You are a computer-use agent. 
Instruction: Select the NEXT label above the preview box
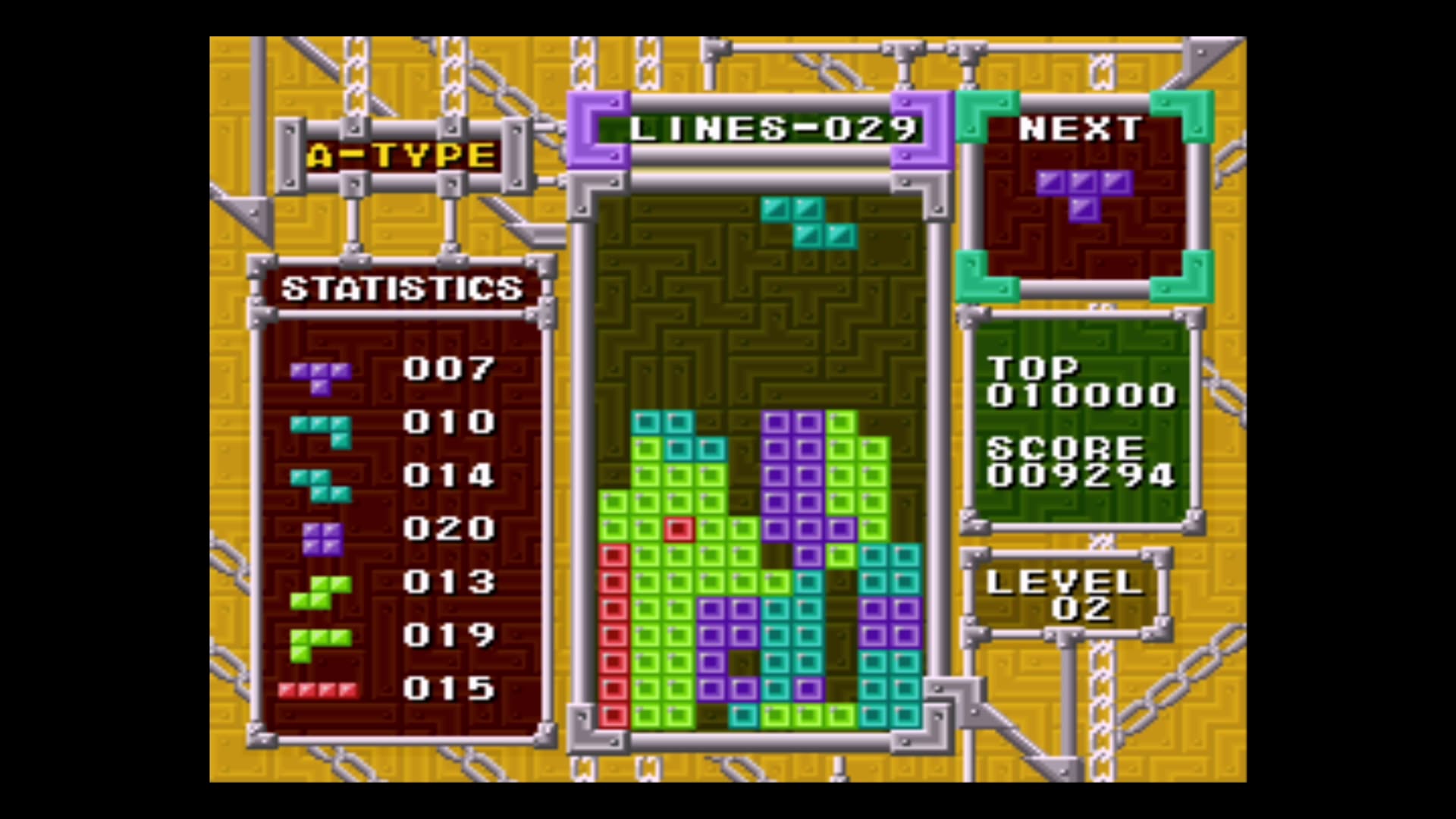1080,129
